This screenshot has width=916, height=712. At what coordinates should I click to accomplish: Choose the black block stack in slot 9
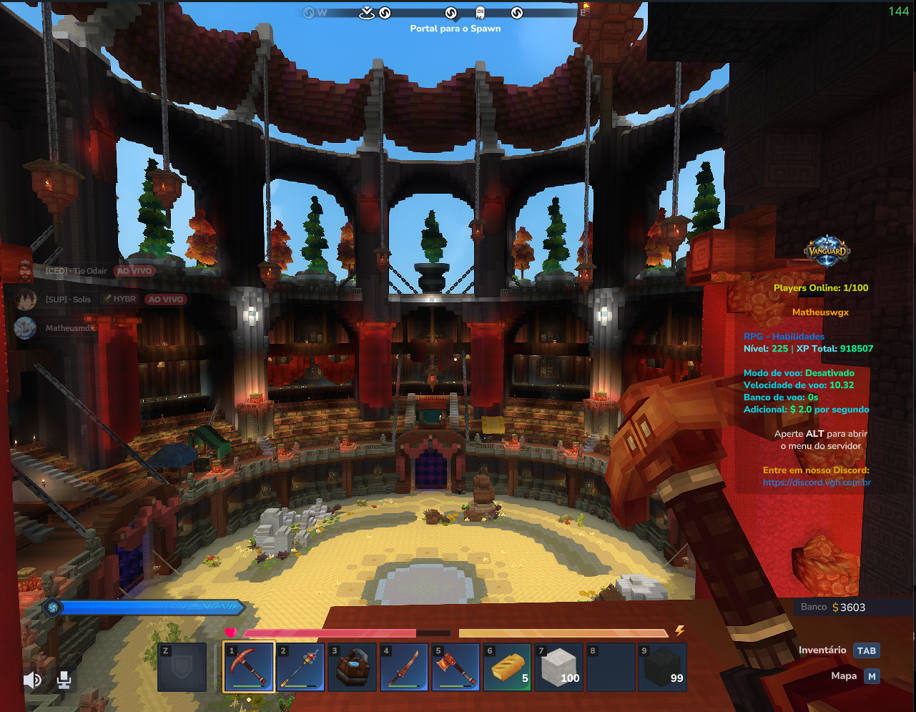point(662,667)
